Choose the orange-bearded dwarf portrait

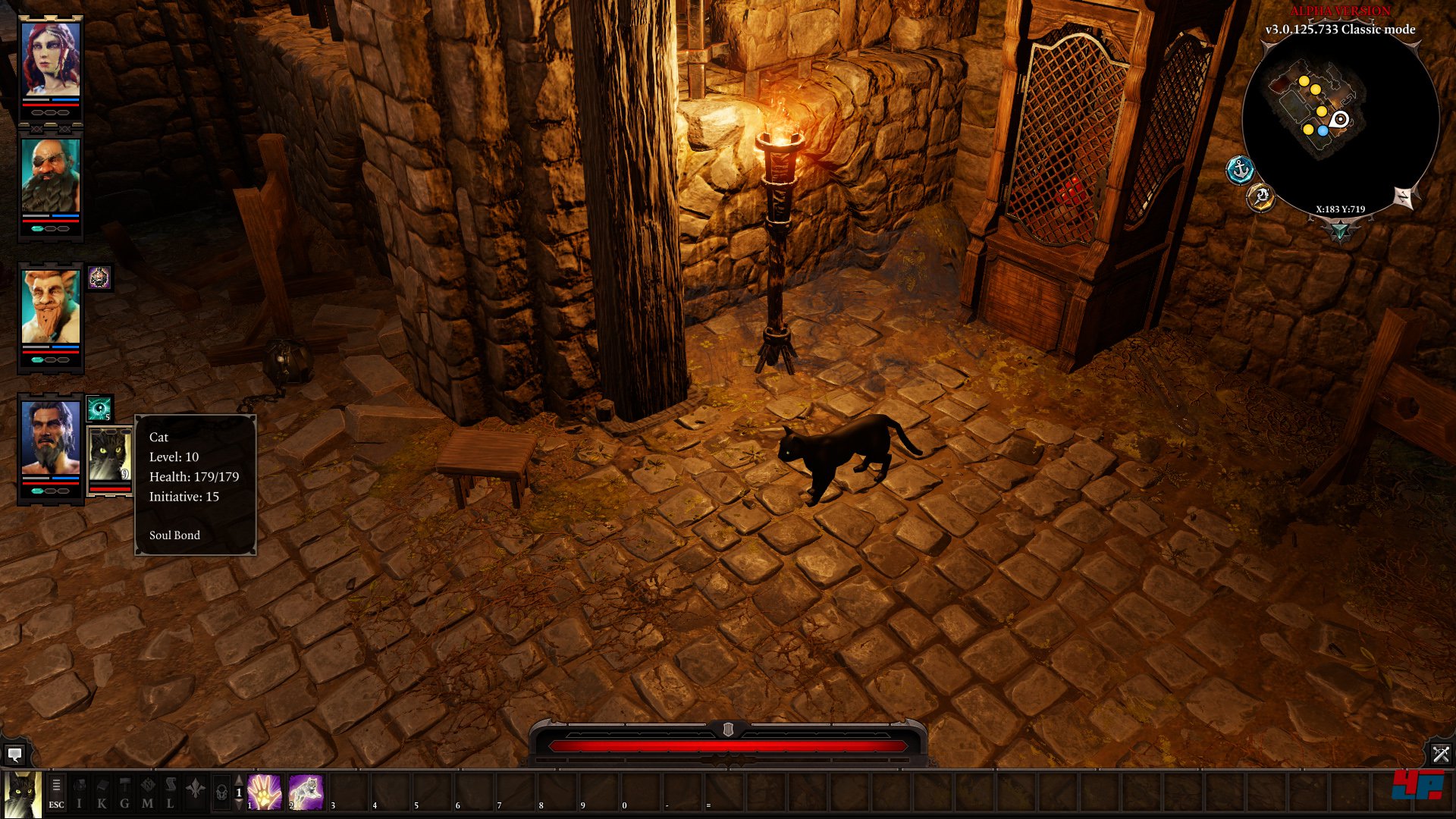(x=50, y=306)
